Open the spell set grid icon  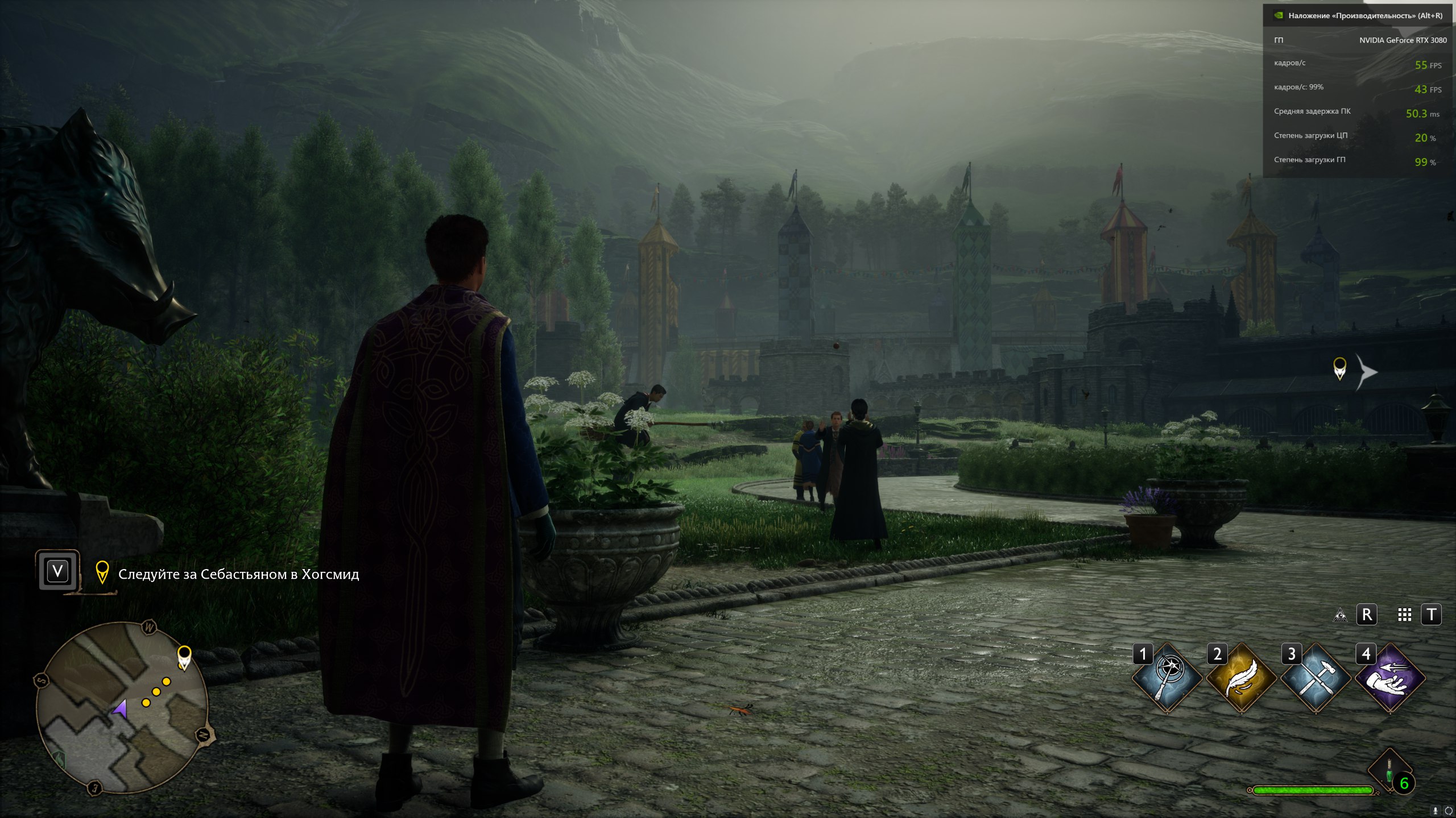(1404, 615)
